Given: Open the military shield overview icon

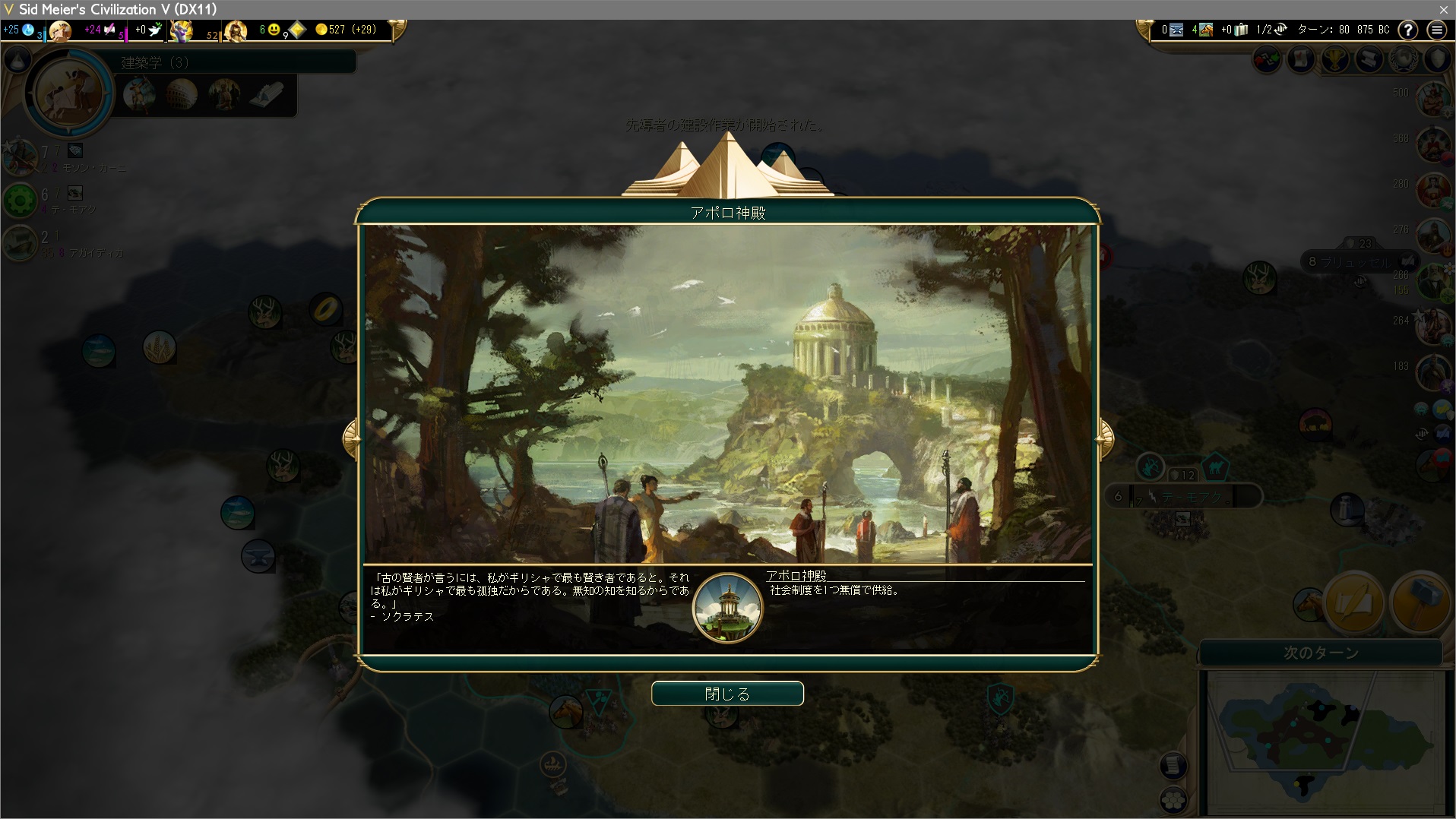Looking at the screenshot, I should [1438, 59].
